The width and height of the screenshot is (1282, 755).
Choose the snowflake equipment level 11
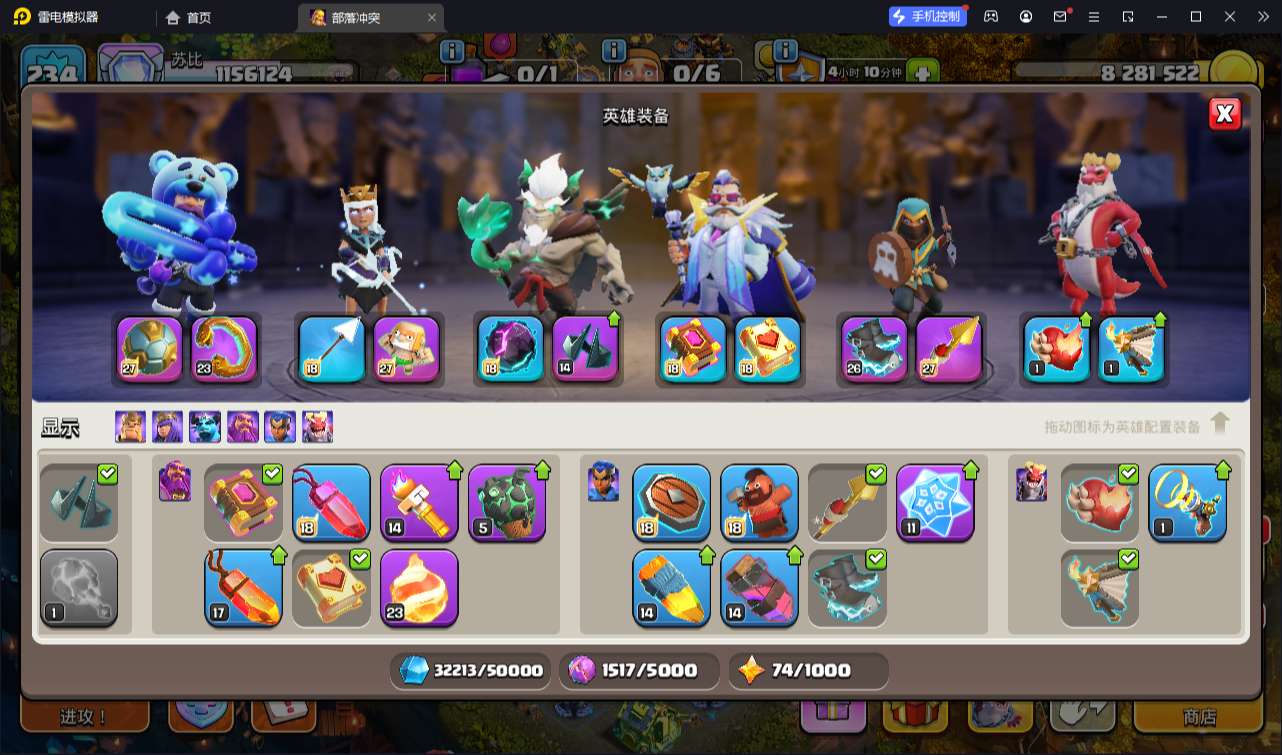pyautogui.click(x=935, y=502)
